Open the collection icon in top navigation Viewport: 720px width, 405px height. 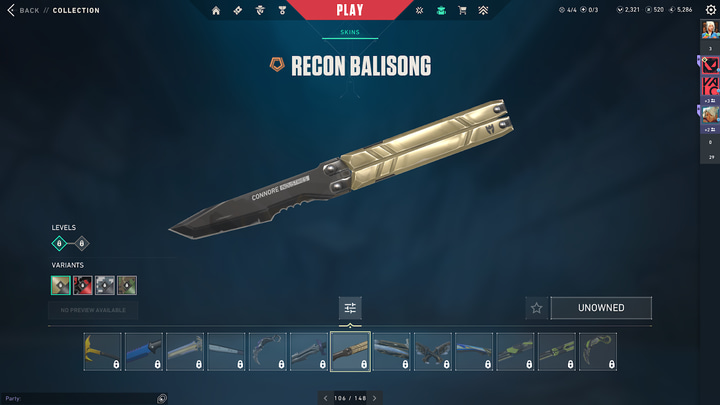(440, 10)
